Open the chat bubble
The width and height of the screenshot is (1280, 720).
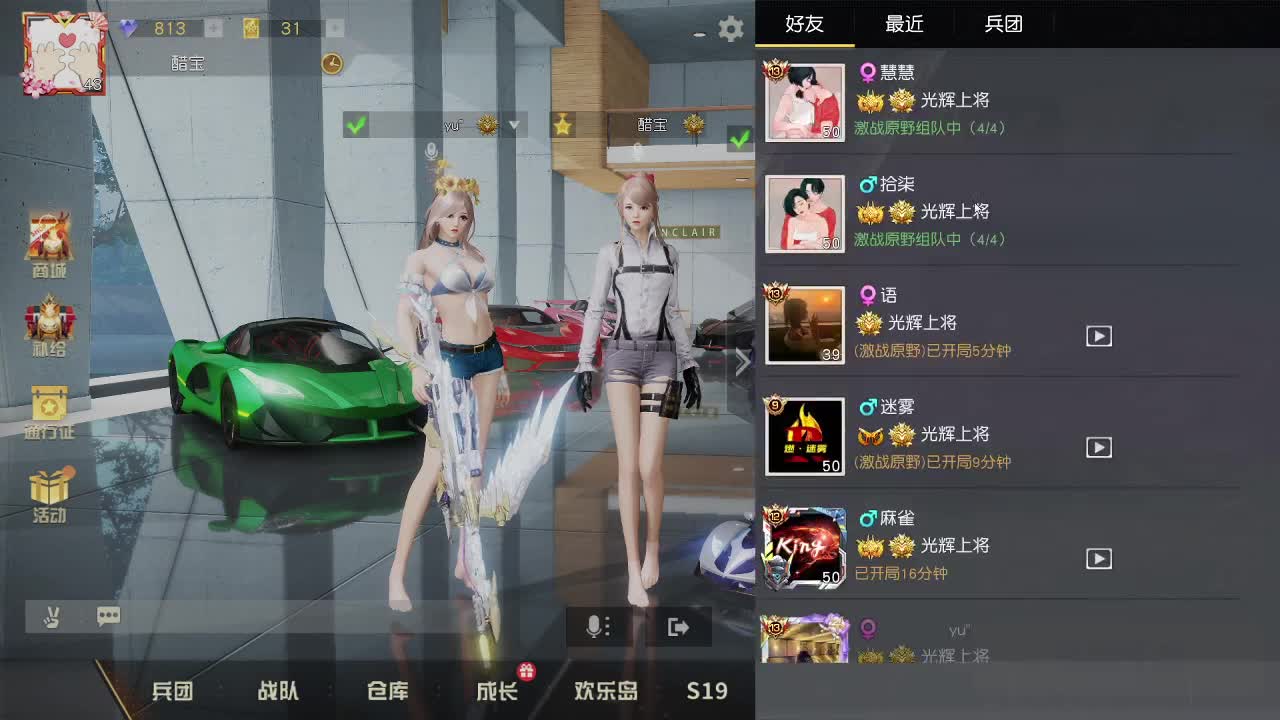[x=108, y=617]
